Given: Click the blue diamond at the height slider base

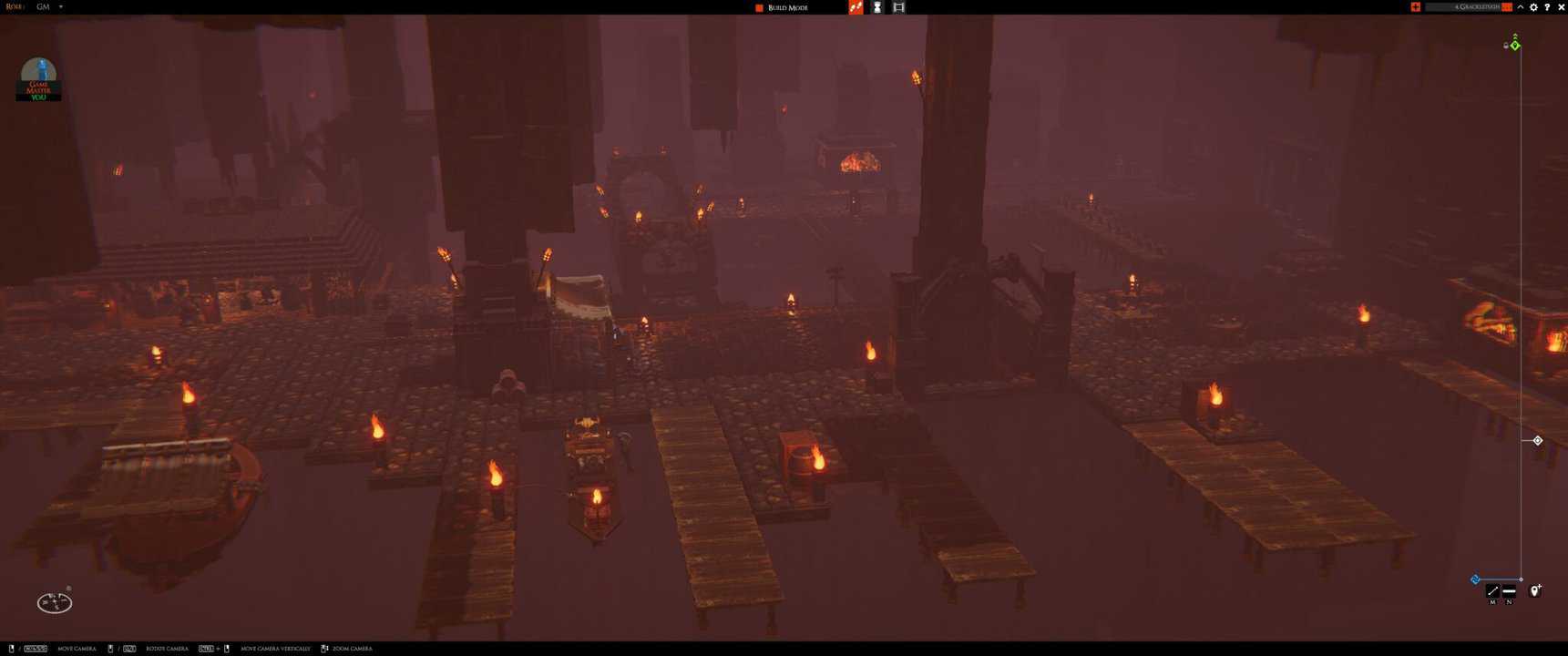Looking at the screenshot, I should [x=1475, y=579].
